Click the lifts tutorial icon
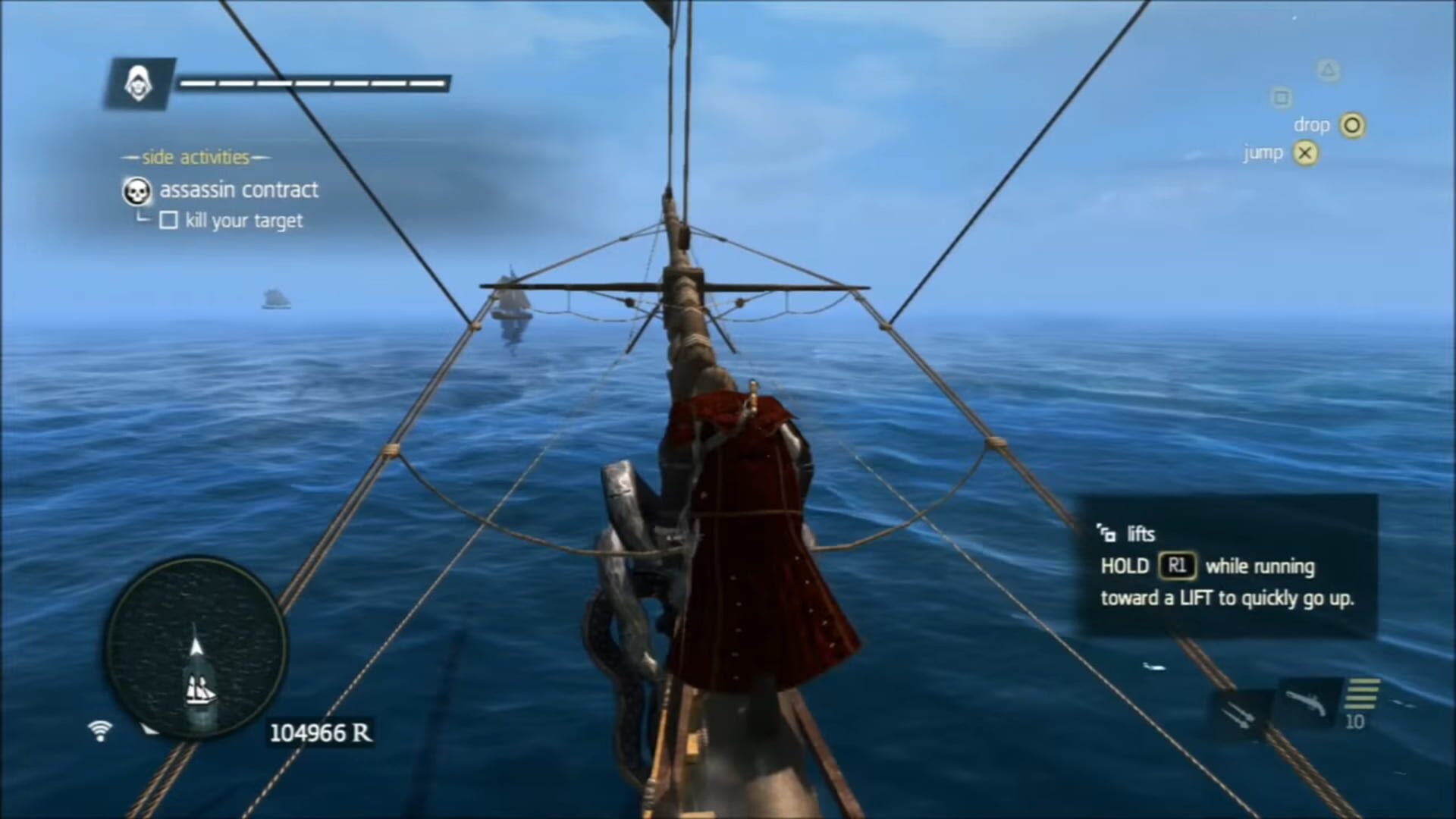Screen dimensions: 1456x819 (x=1106, y=533)
